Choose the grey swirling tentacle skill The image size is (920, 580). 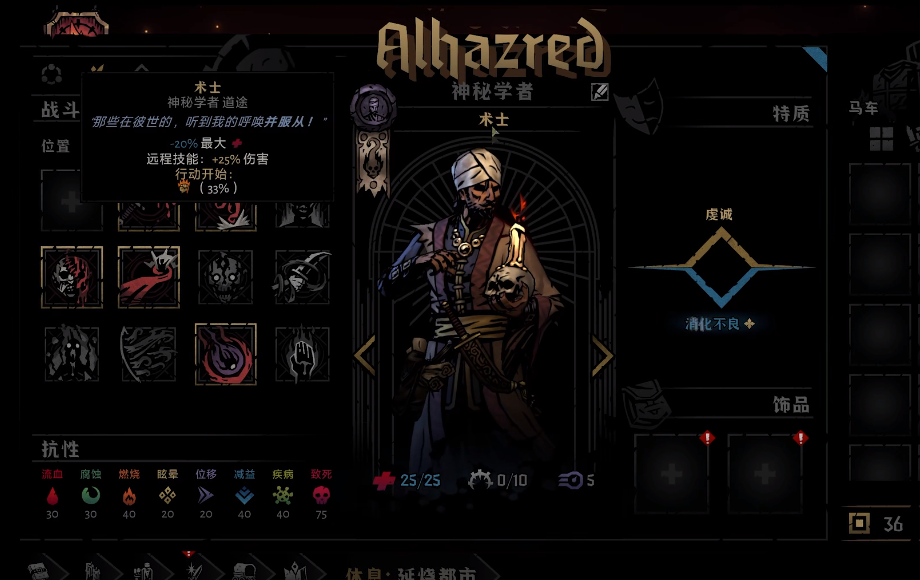(148, 354)
